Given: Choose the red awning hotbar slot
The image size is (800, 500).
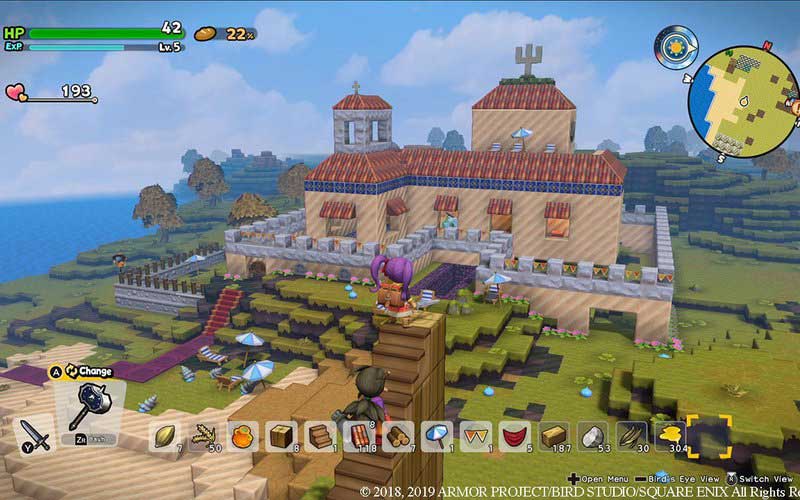Looking at the screenshot, I should point(515,436).
